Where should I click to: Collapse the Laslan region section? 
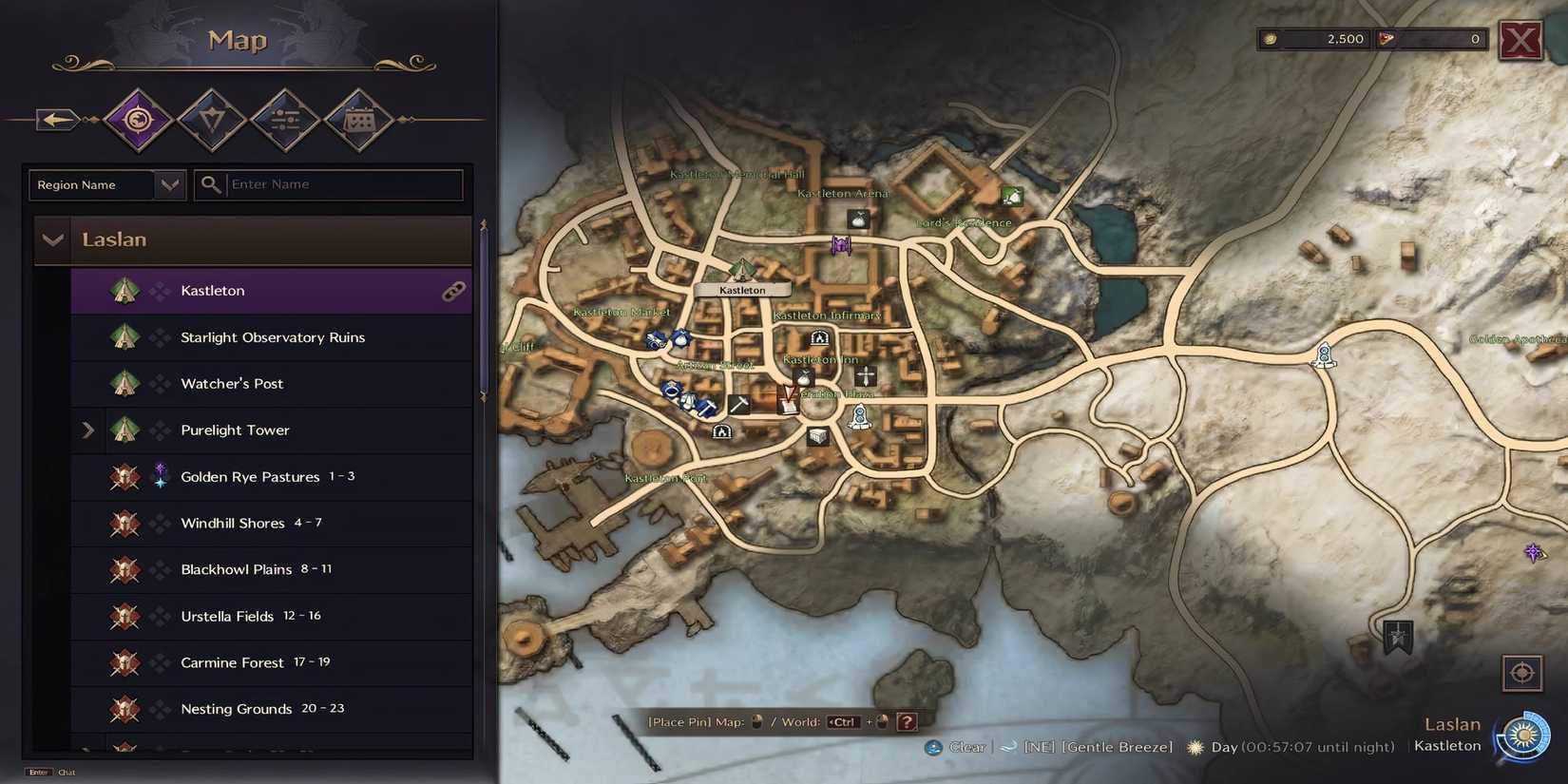(x=53, y=239)
